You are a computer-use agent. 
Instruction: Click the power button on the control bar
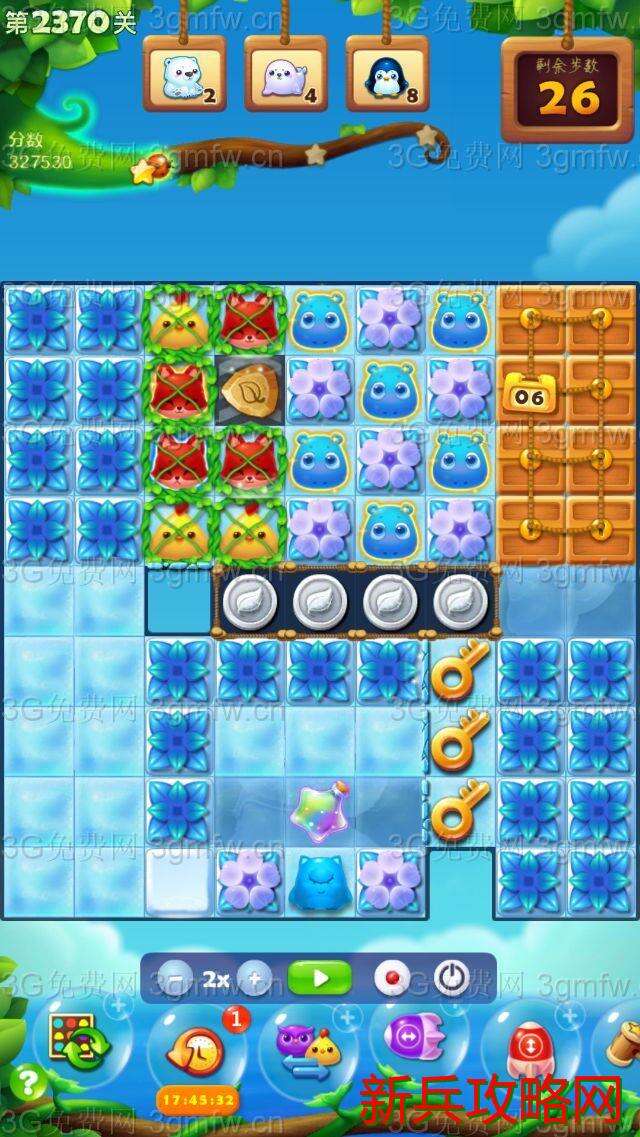tap(451, 979)
